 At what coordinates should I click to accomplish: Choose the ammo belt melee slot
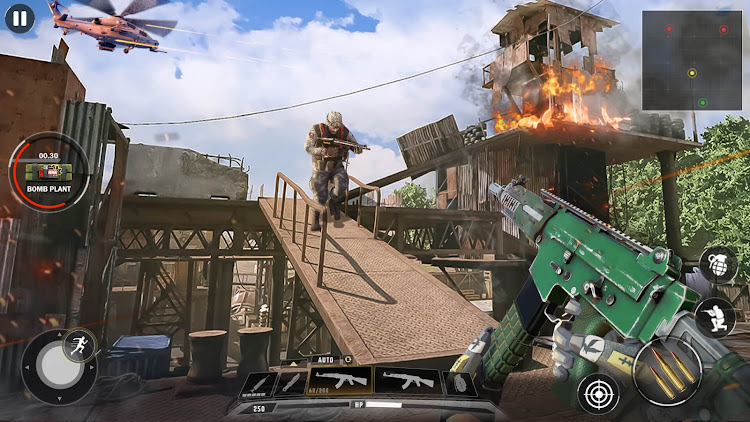point(257,384)
